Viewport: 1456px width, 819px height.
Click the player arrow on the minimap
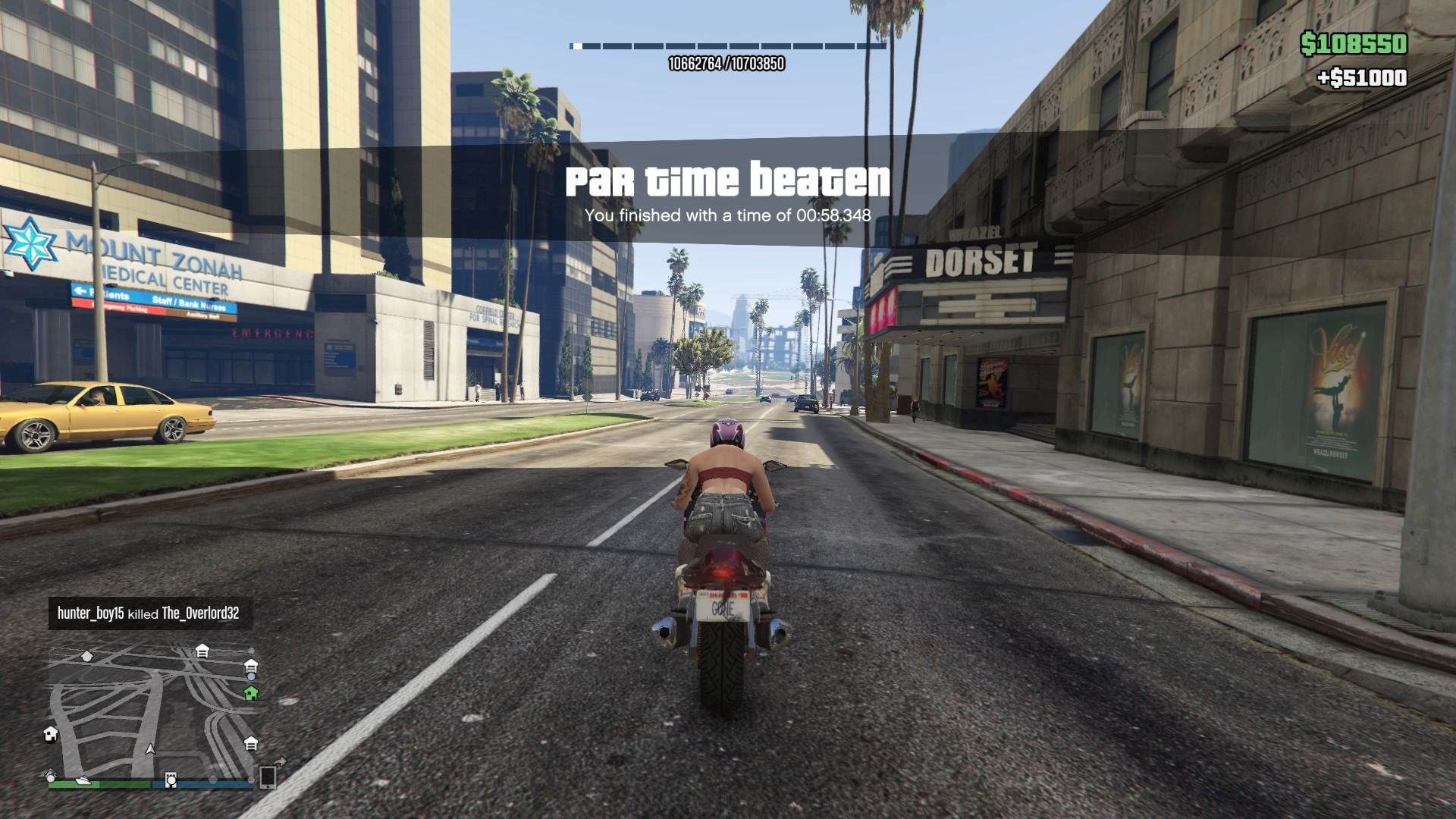point(150,749)
